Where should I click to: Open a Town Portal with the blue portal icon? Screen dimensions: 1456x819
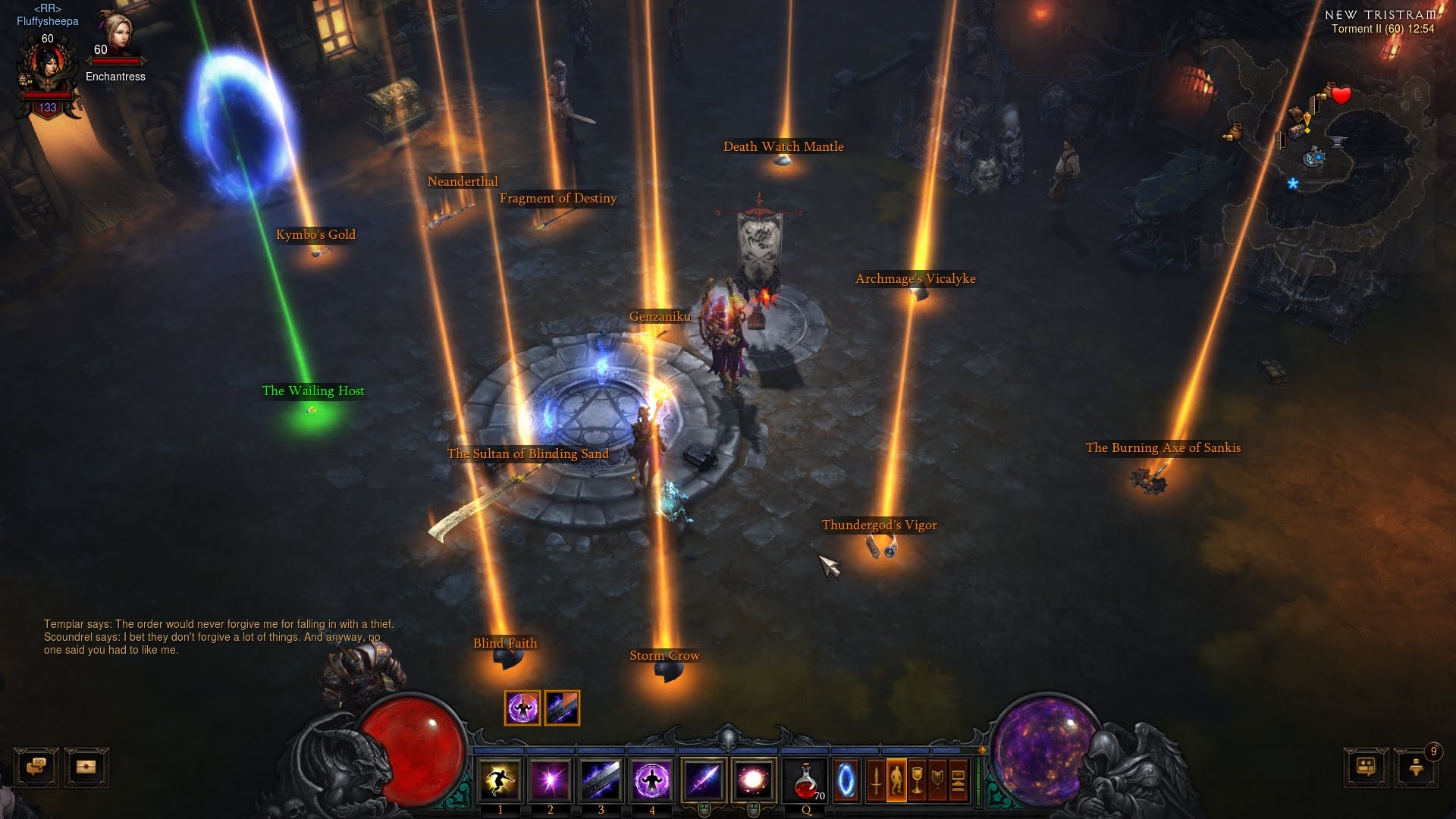click(x=848, y=780)
